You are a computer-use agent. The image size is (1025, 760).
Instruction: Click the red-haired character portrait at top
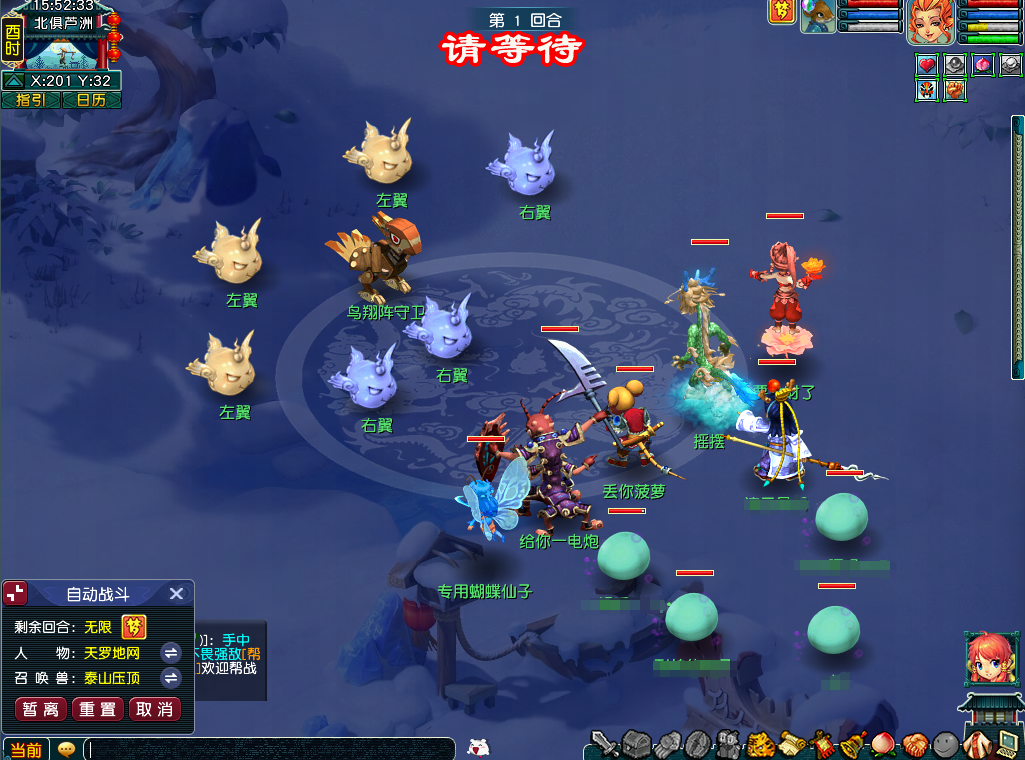click(930, 22)
